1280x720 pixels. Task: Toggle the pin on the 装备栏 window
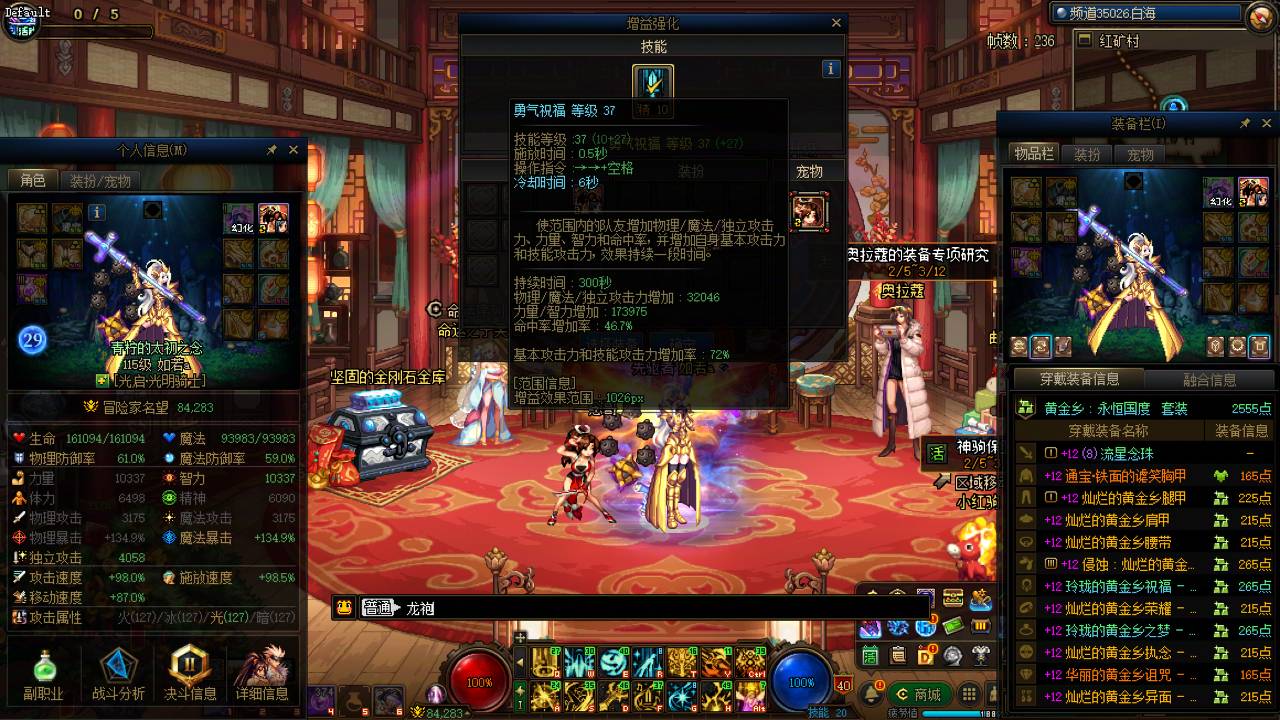coord(1244,123)
